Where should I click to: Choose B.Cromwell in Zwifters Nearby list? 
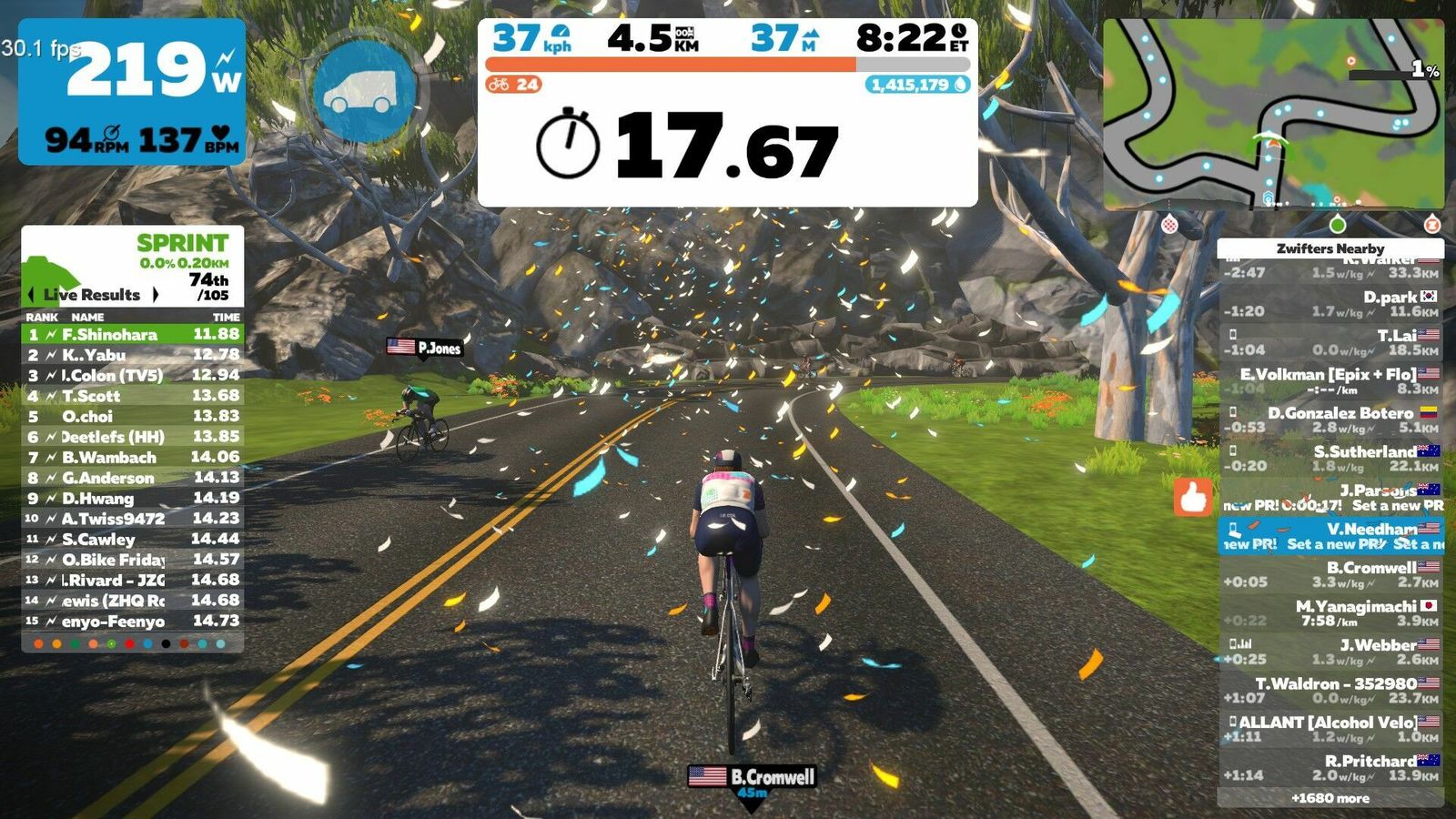1330,574
